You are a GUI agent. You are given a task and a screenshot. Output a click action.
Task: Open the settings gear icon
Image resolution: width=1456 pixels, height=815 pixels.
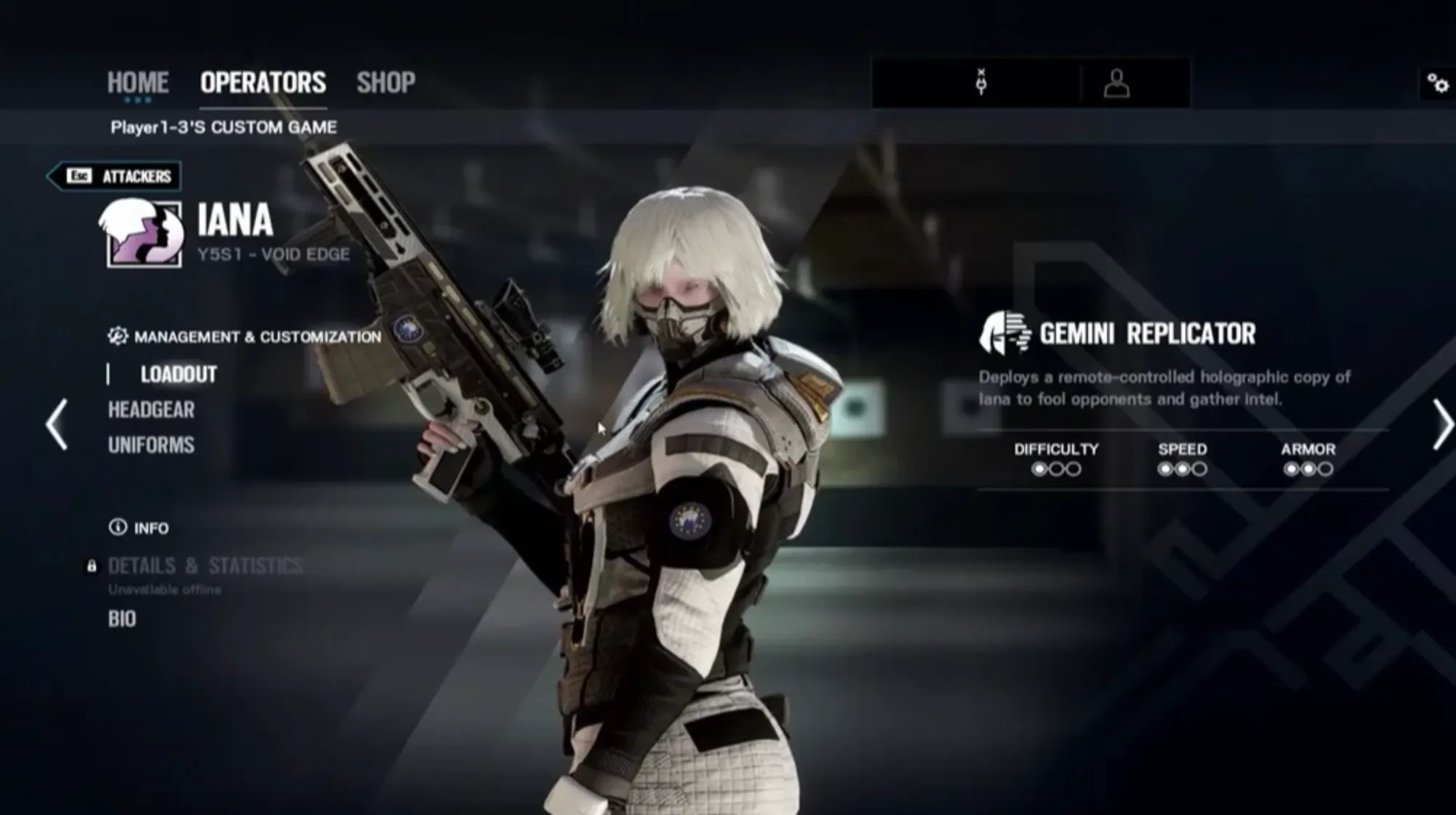coord(1437,84)
